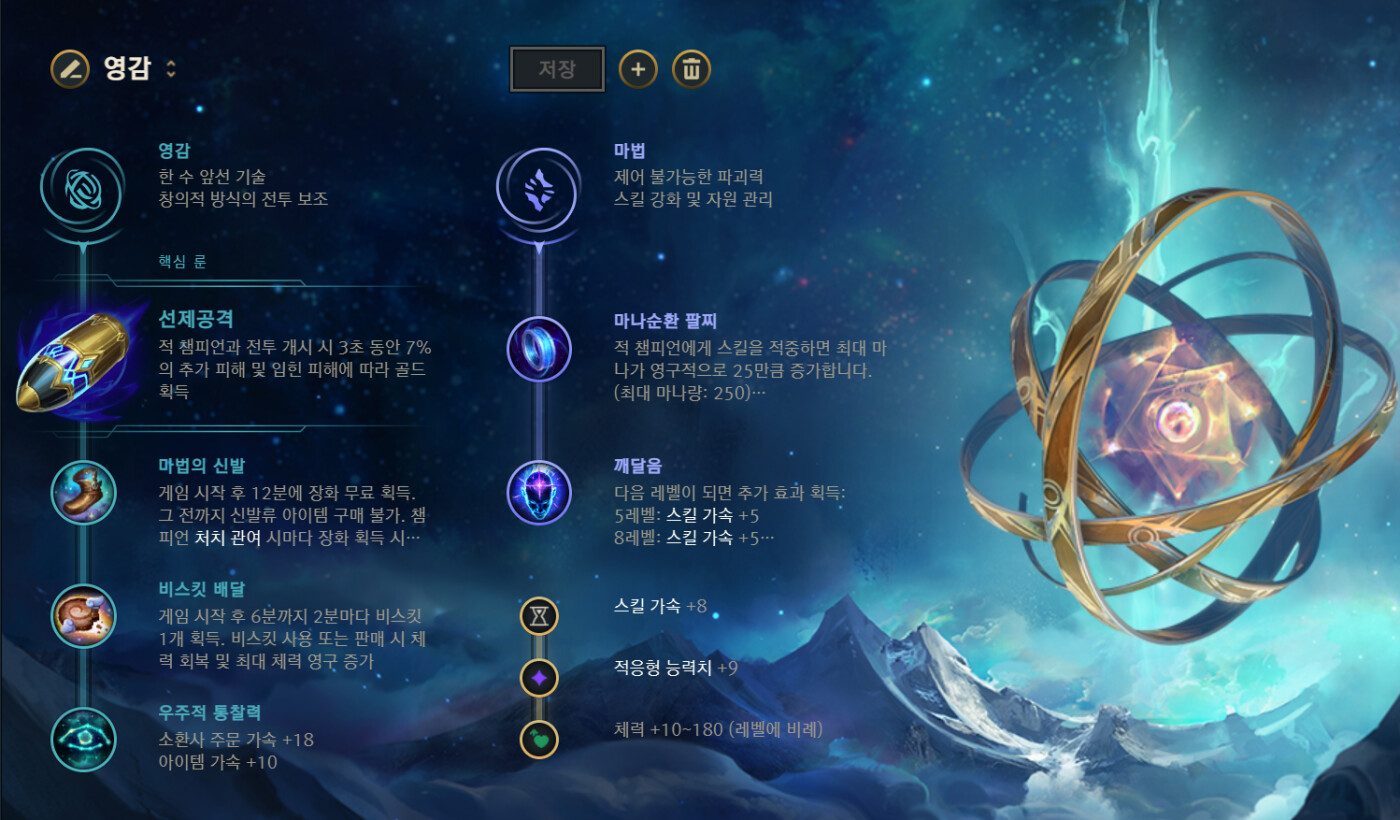The height and width of the screenshot is (820, 1400).
Task: Choose the 마나순환 팔찌 ring rune
Action: (539, 349)
